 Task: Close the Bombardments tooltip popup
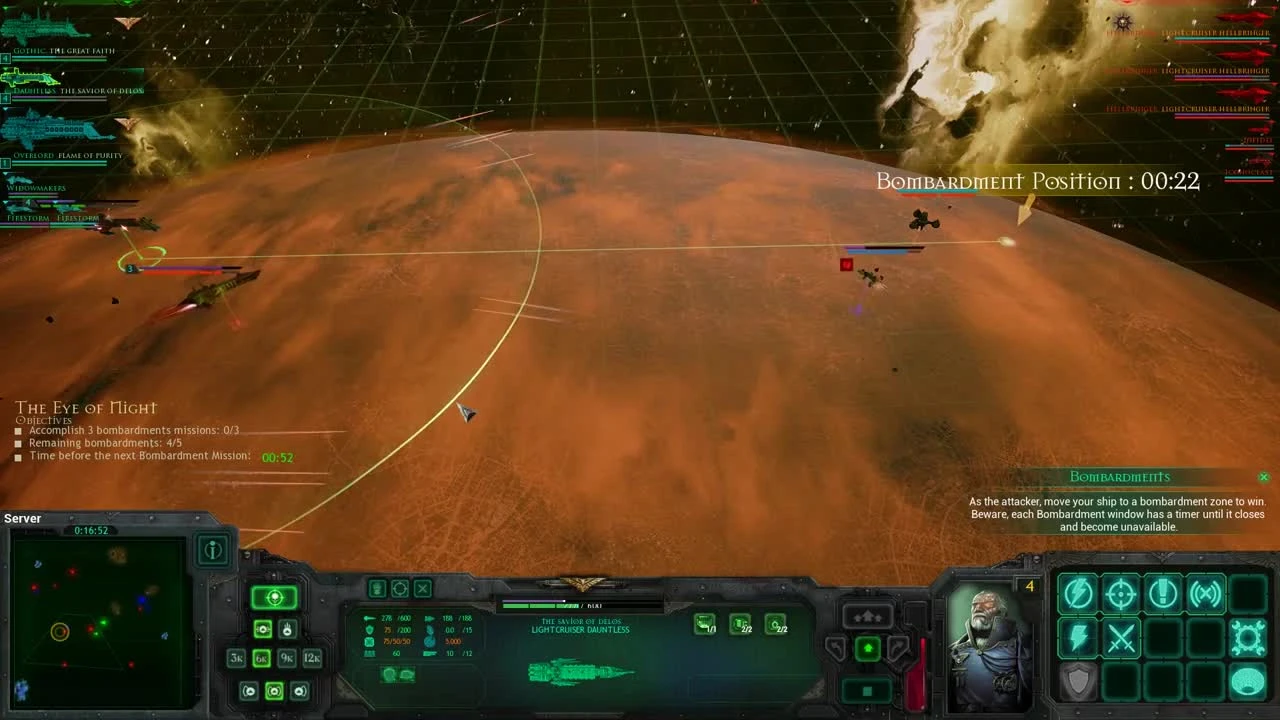[x=1263, y=477]
